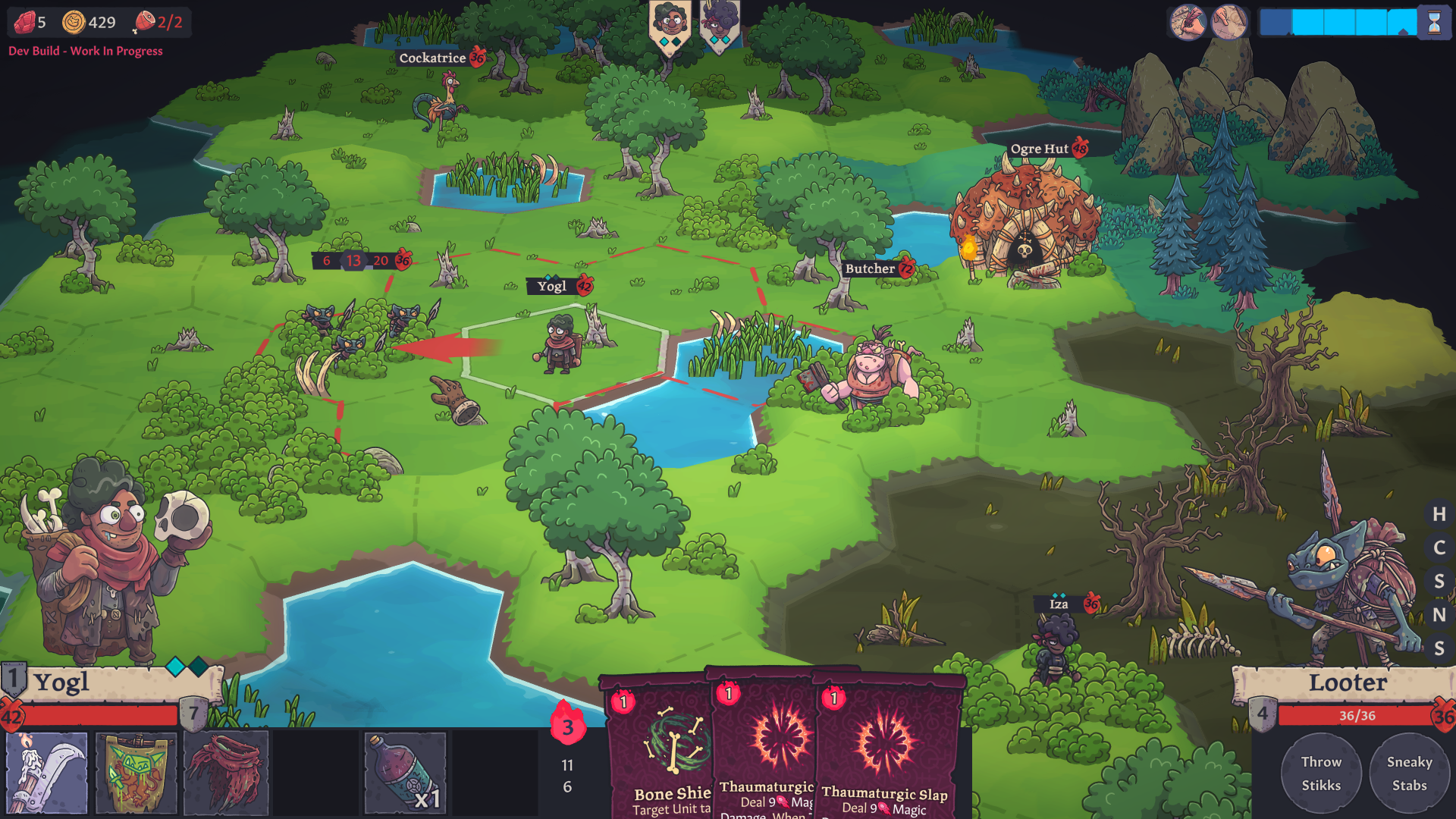Viewport: 1456px width, 819px height.
Task: Select the Yogl unit name tag
Action: pos(552,286)
